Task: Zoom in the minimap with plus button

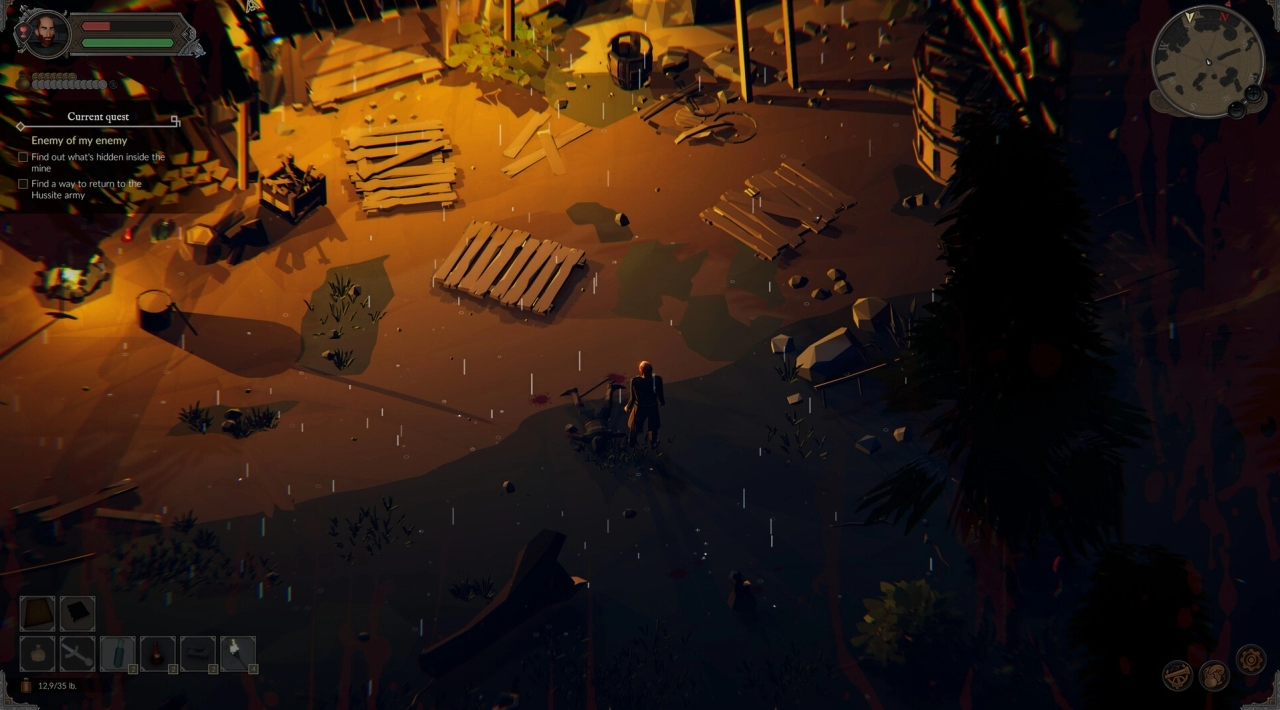Action: (x=1252, y=94)
